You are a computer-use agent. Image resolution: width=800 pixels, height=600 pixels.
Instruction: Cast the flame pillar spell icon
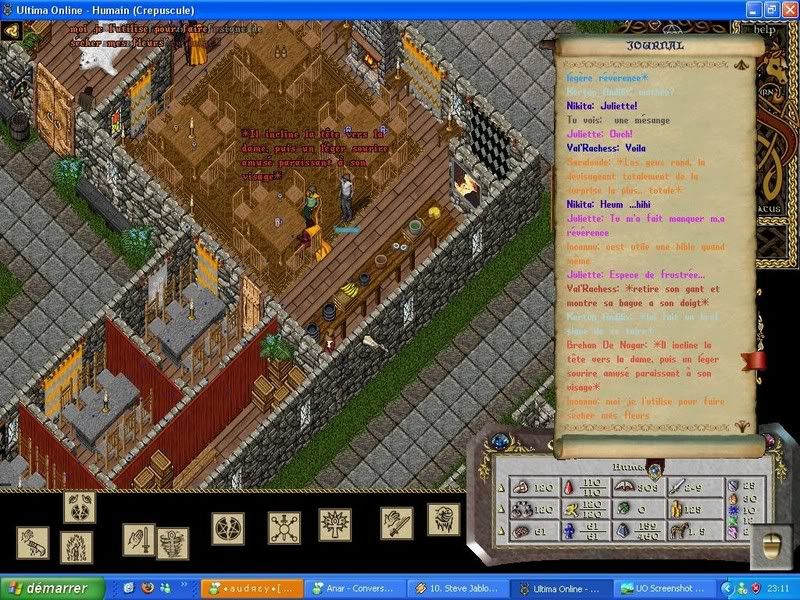pyautogui.click(x=77, y=546)
